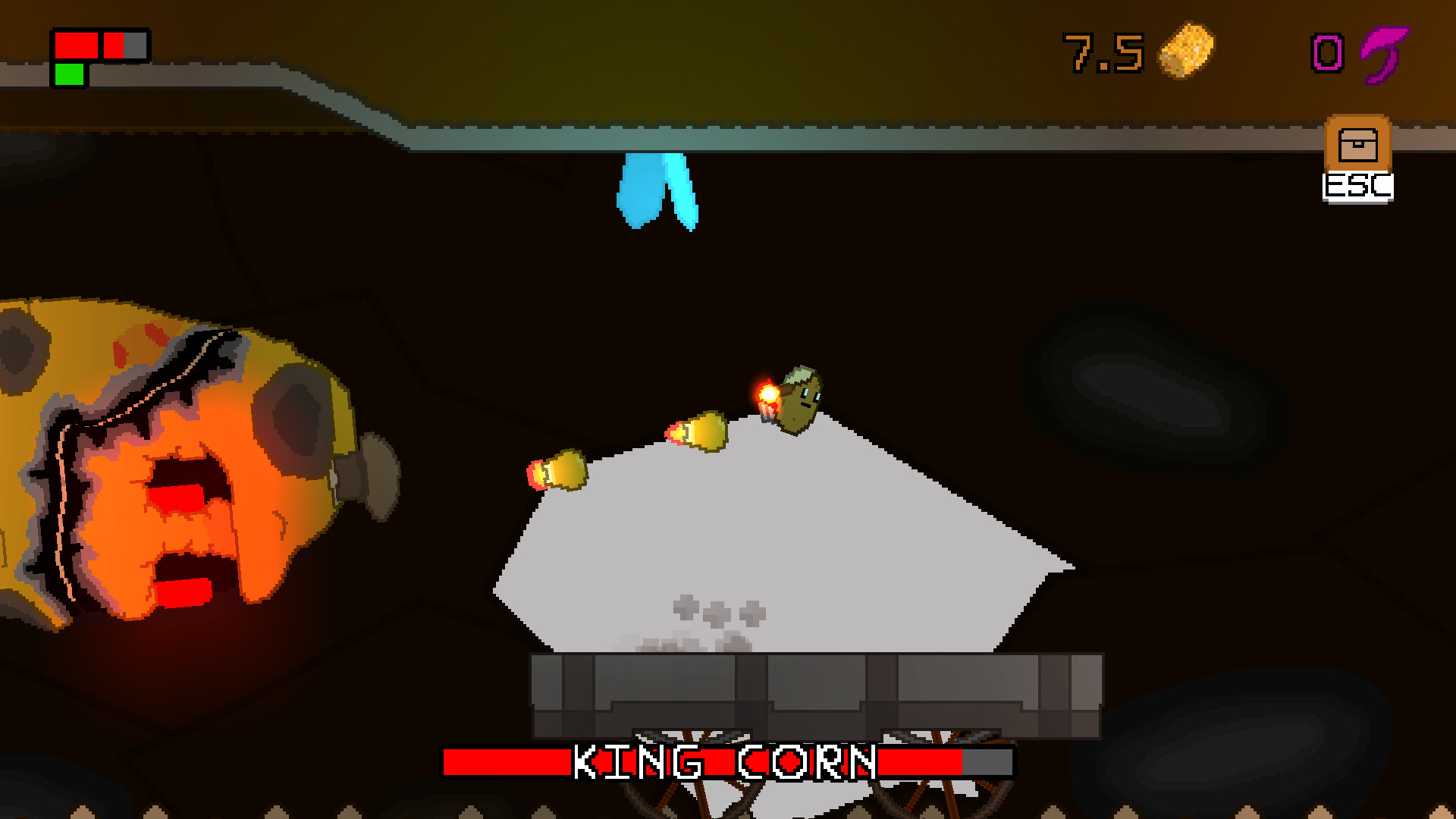Click the ESC key label under the chest
This screenshot has width=1456, height=819.
tap(1357, 185)
